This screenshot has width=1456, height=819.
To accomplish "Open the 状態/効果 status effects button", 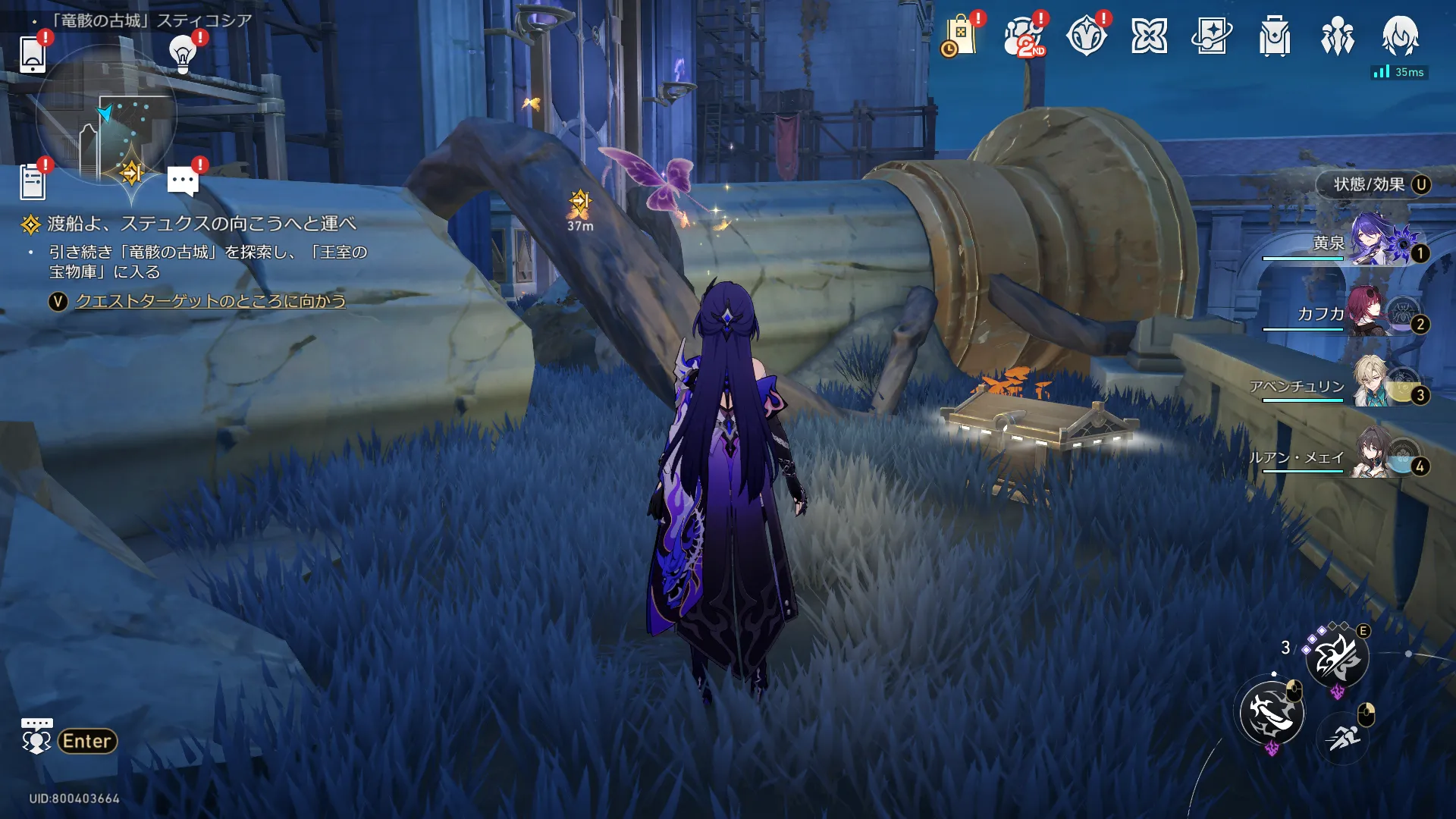I will click(x=1373, y=185).
